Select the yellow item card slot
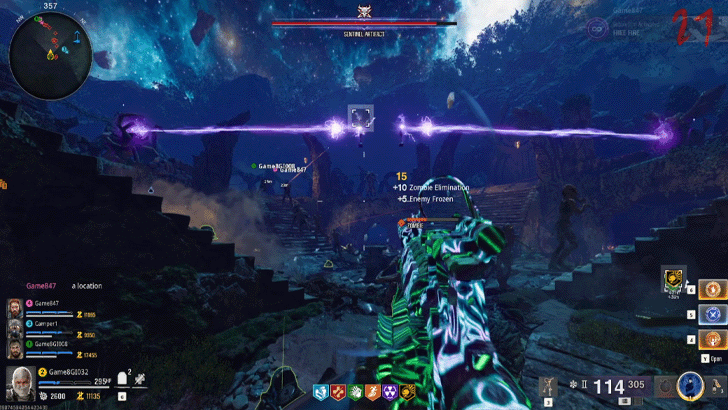Screen dimensions: 728x410 (x=674, y=279)
